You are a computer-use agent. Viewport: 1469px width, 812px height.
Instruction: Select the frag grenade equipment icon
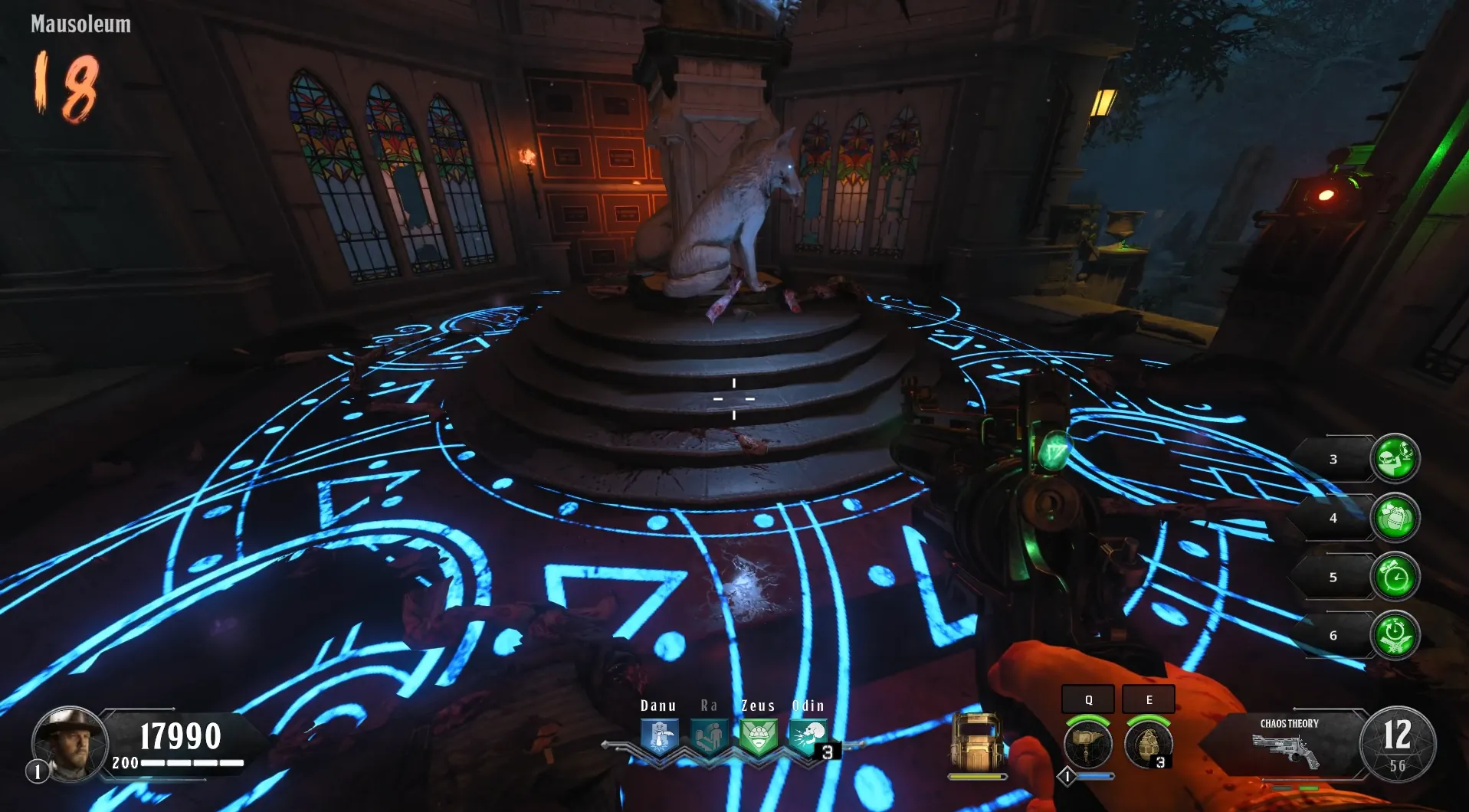[x=1148, y=743]
